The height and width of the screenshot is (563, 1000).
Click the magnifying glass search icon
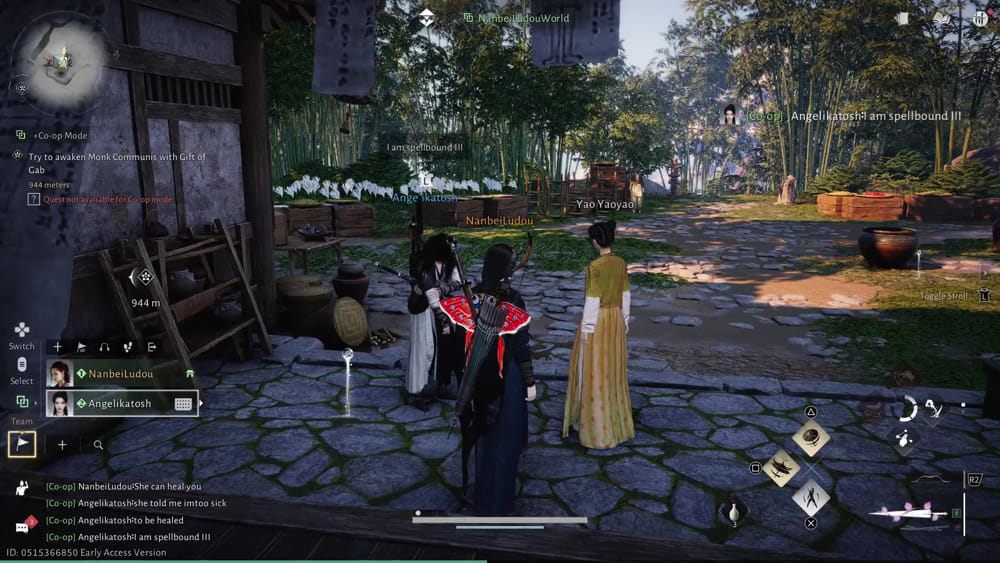coord(98,445)
